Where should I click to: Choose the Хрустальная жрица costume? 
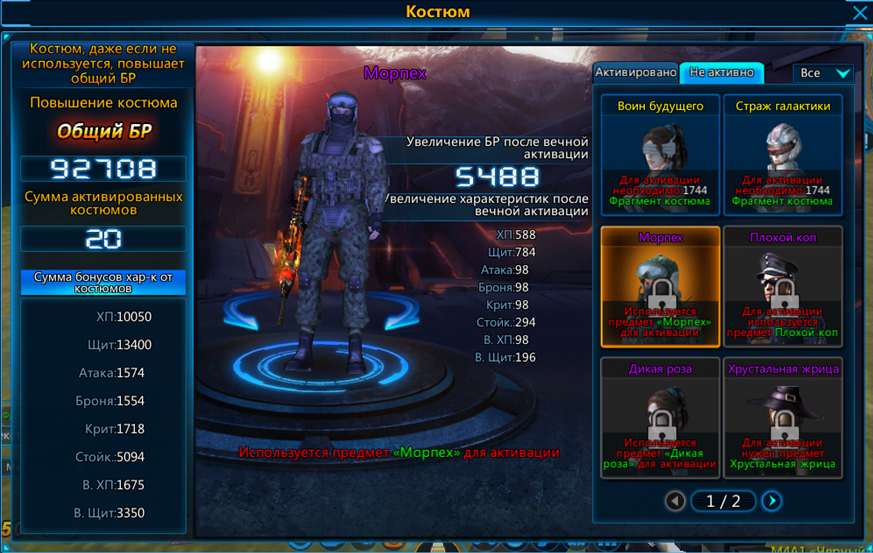pos(783,418)
